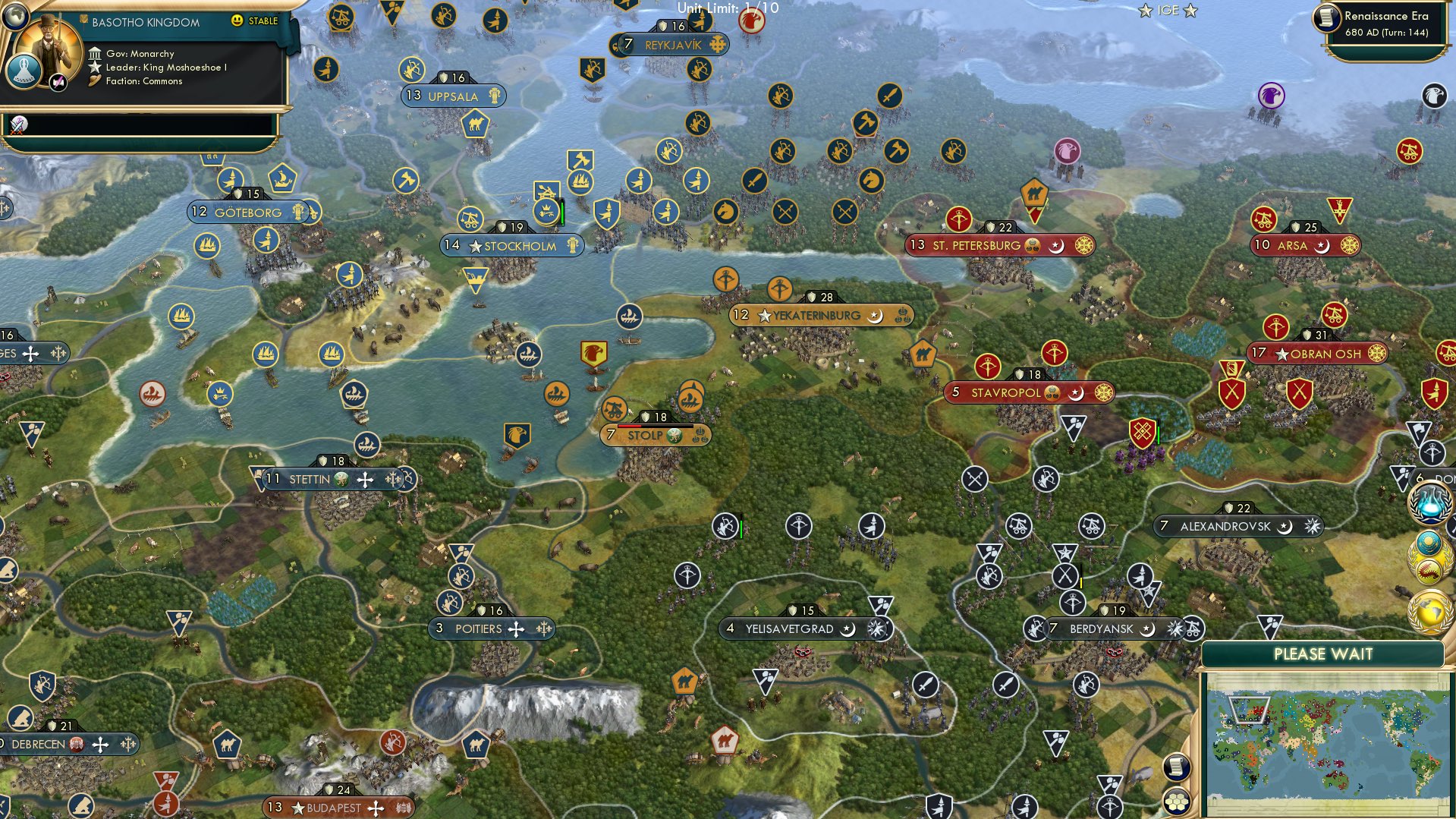Open the Stockholm city screen banner
The height and width of the screenshot is (819, 1456).
(x=512, y=245)
